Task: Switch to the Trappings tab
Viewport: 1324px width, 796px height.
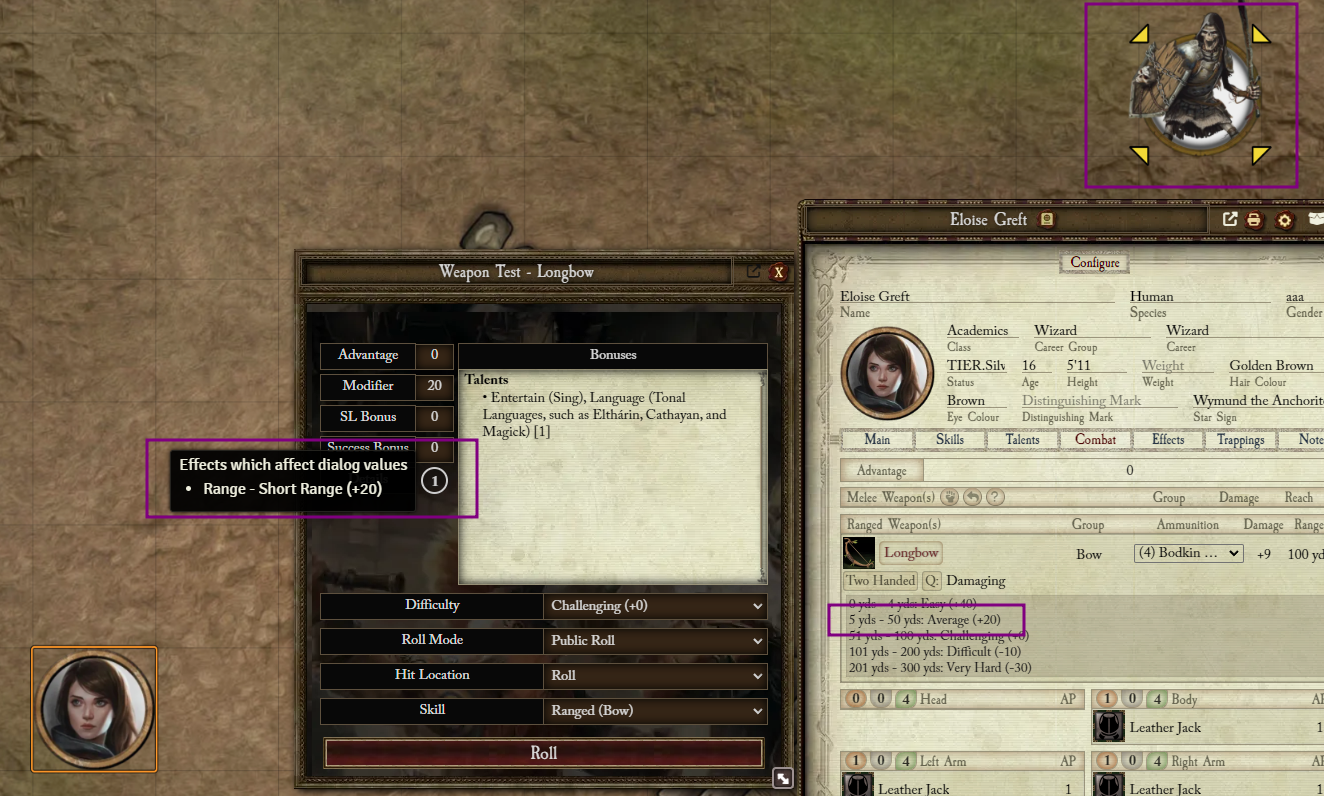Action: click(1240, 439)
